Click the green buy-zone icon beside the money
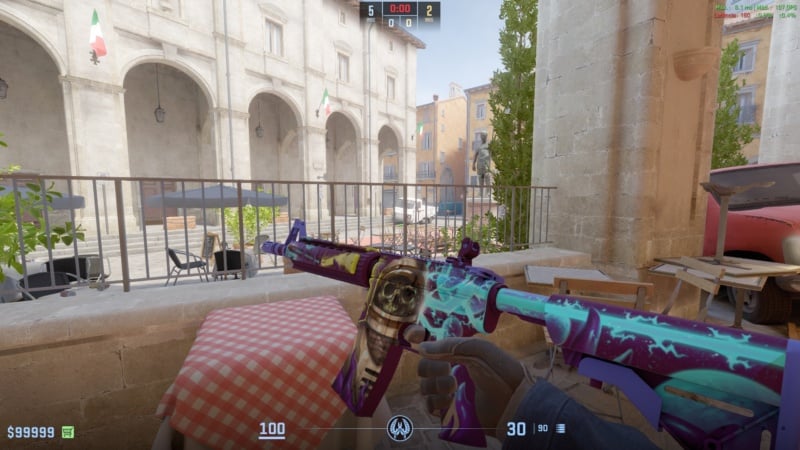800x450 pixels. click(x=68, y=432)
